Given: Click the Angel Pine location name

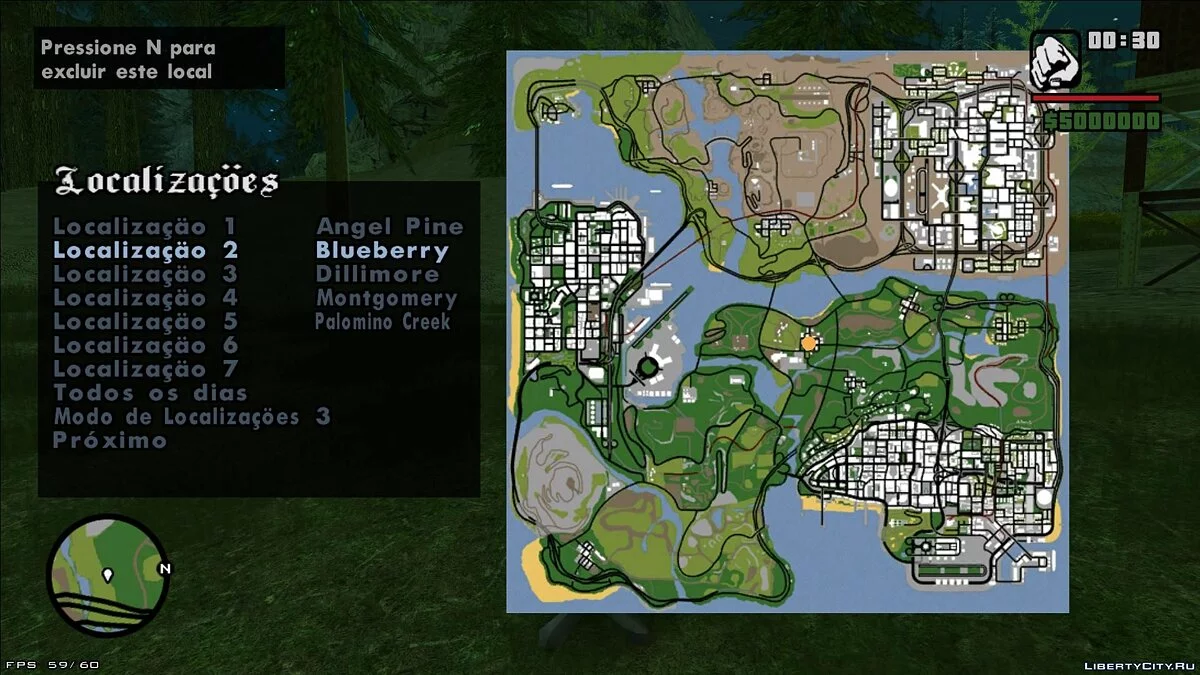Looking at the screenshot, I should (x=390, y=227).
